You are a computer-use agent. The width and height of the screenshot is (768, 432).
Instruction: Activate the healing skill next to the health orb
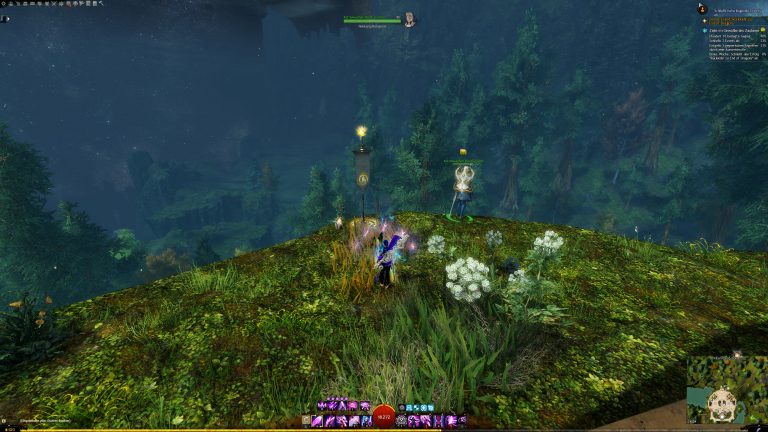(401, 421)
